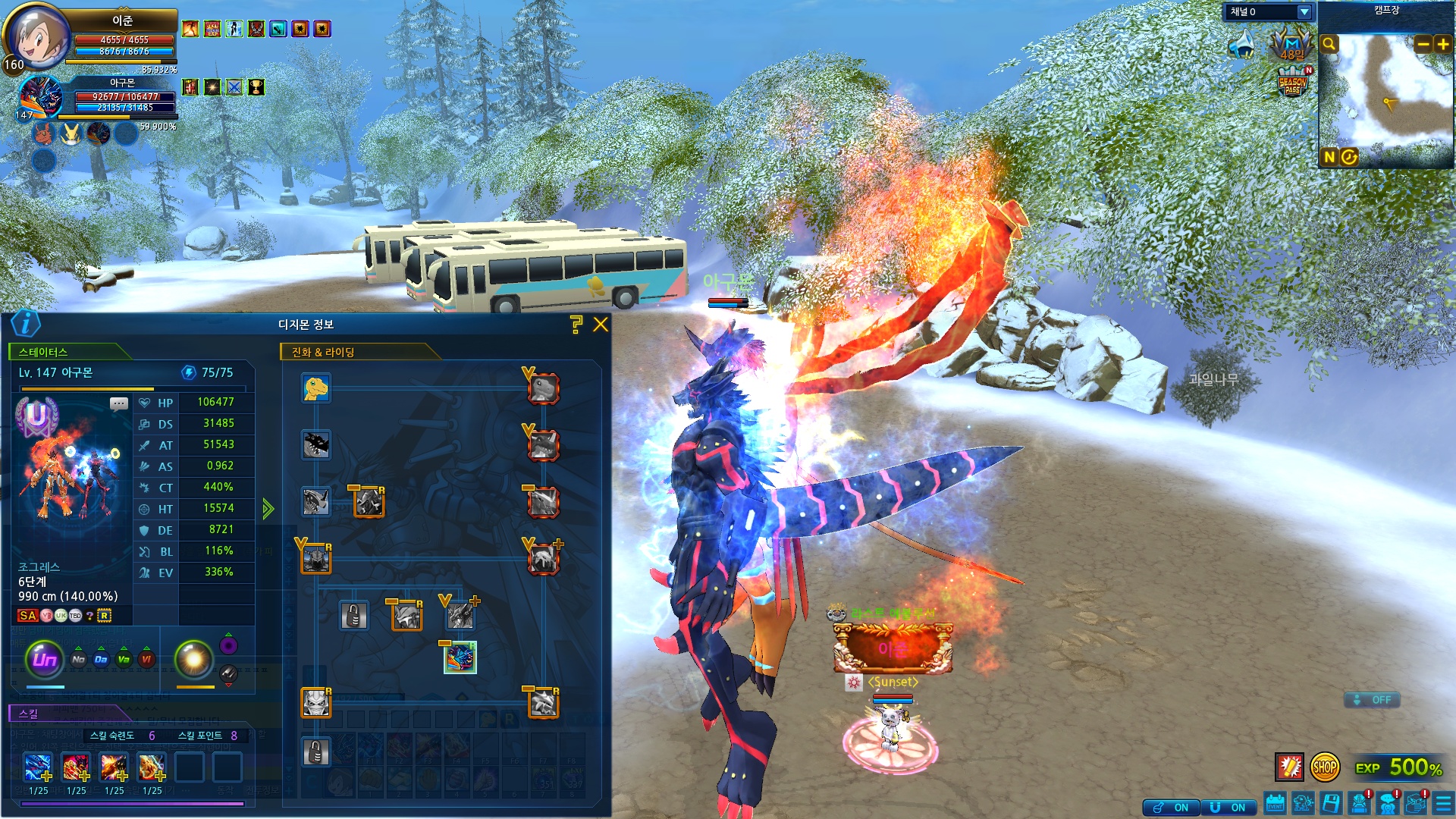1456x819 pixels.
Task: Toggle the magnet auto-loot ON switch
Action: click(x=1228, y=808)
